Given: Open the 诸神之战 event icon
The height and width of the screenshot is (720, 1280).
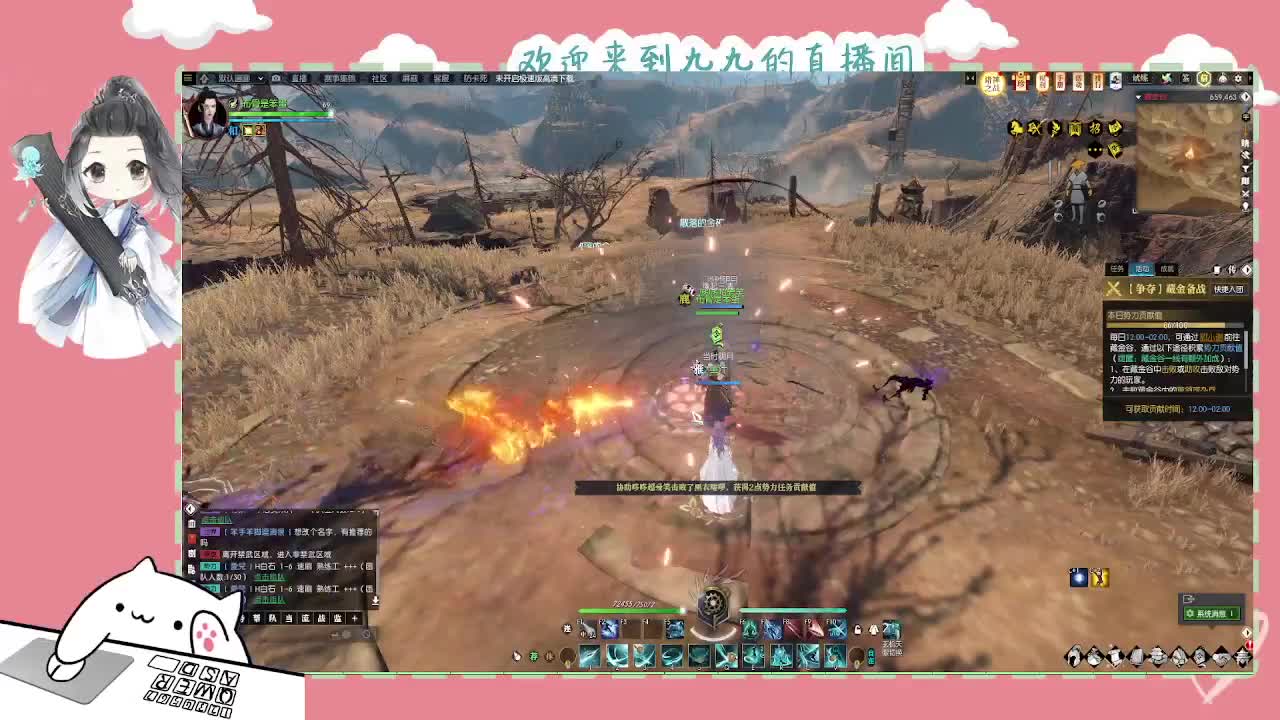Looking at the screenshot, I should pos(991,83).
